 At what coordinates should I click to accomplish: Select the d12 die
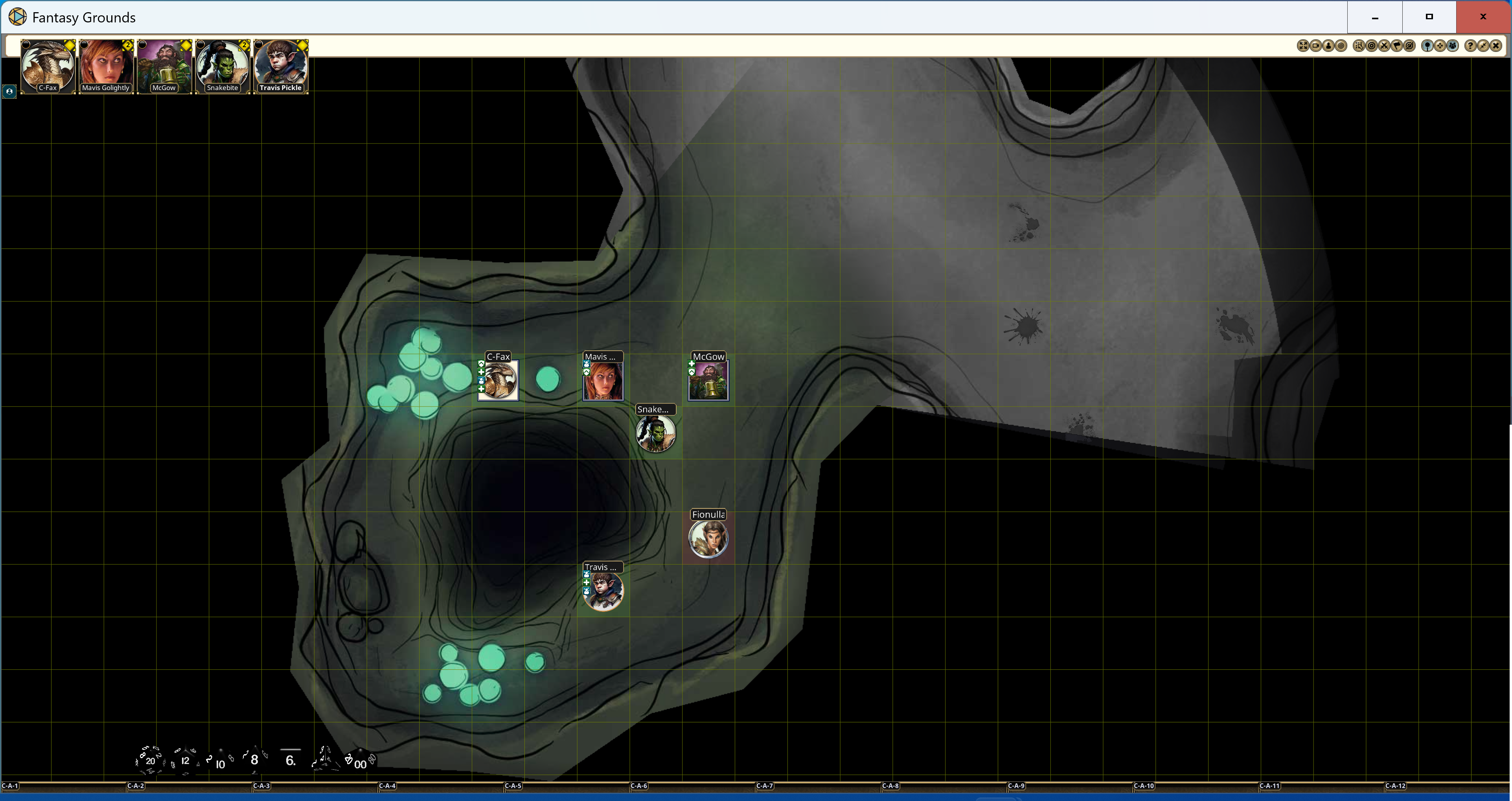point(185,760)
